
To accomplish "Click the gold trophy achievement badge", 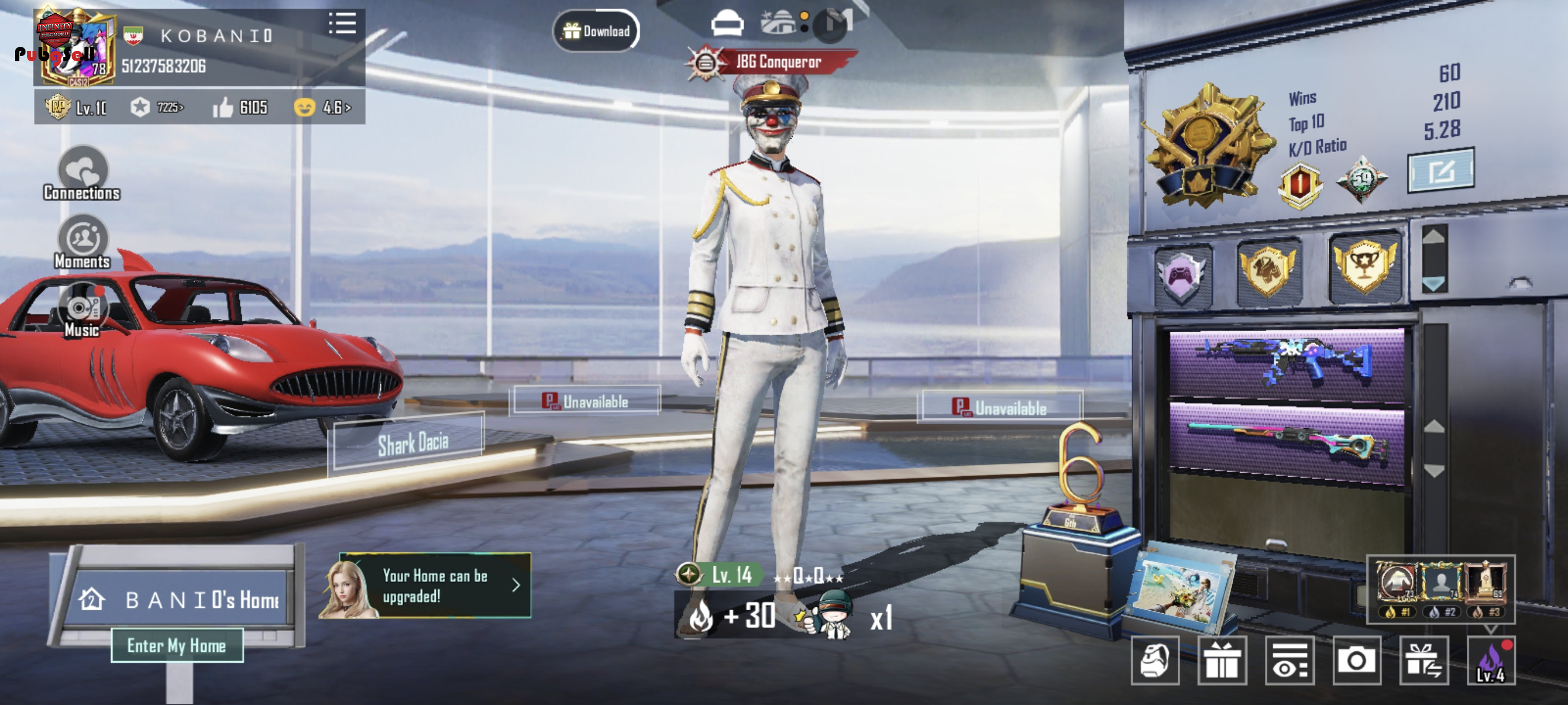I will (x=1364, y=267).
